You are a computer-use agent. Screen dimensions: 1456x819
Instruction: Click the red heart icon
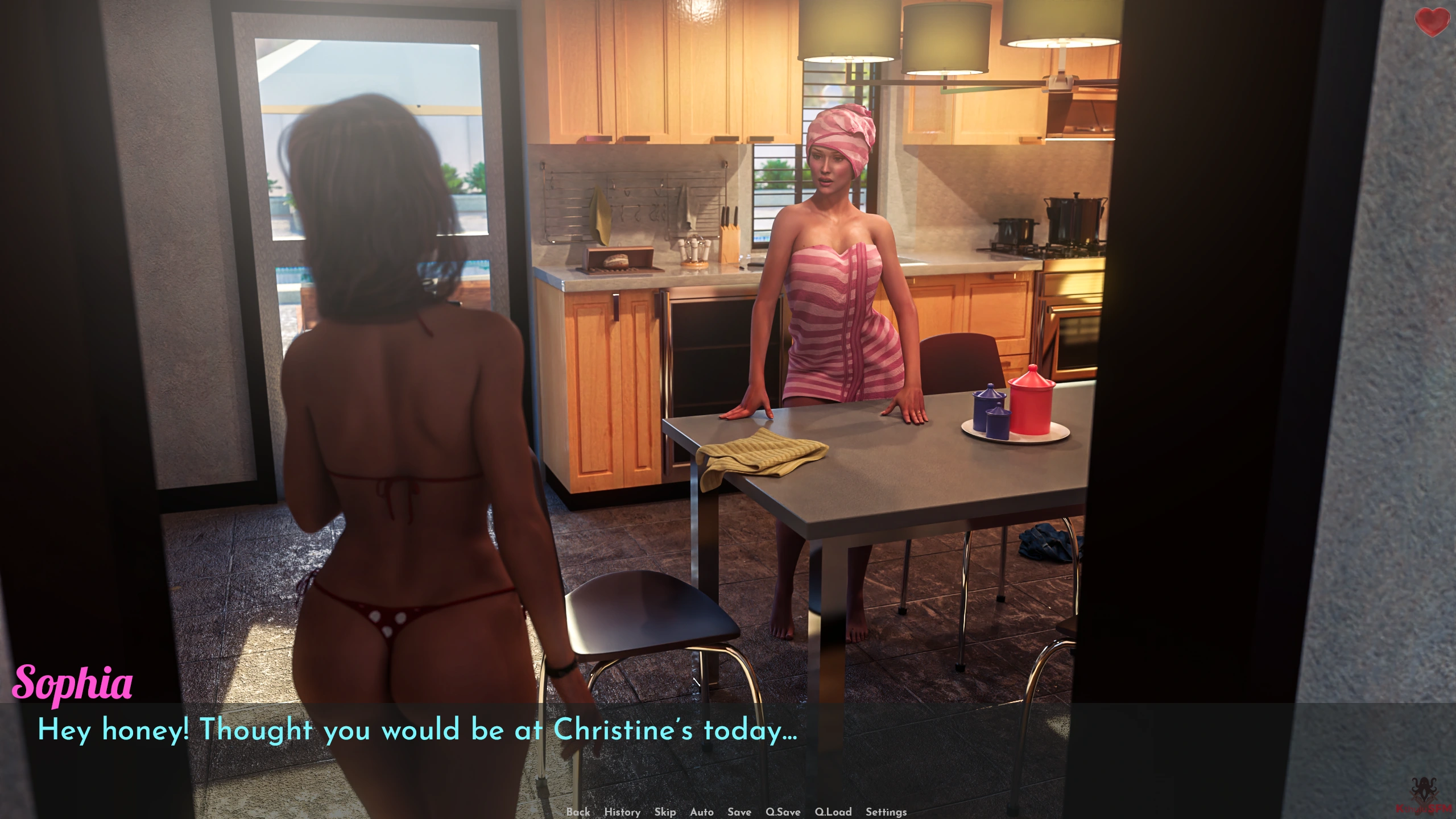(x=1432, y=22)
